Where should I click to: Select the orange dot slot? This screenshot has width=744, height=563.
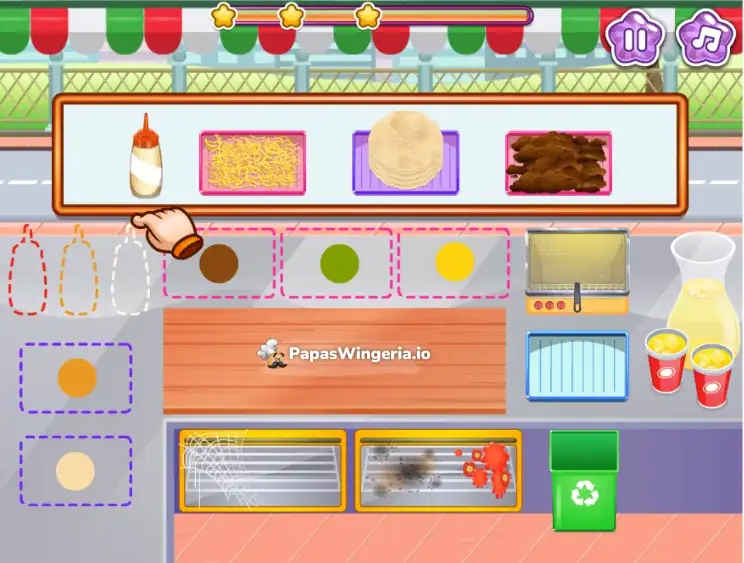point(77,378)
